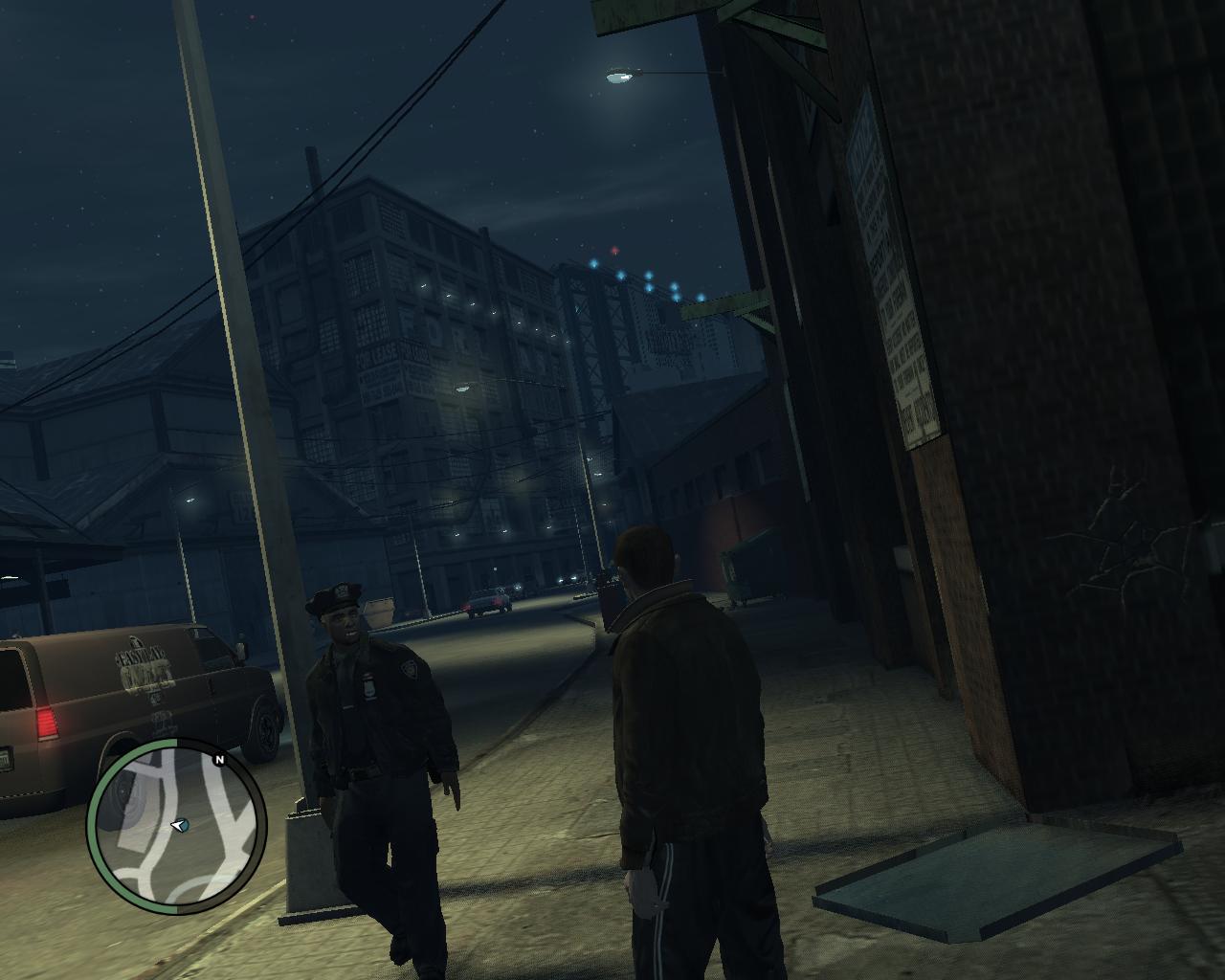Viewport: 1225px width, 980px height.
Task: Click the north N marker on the radar
Action: (219, 761)
